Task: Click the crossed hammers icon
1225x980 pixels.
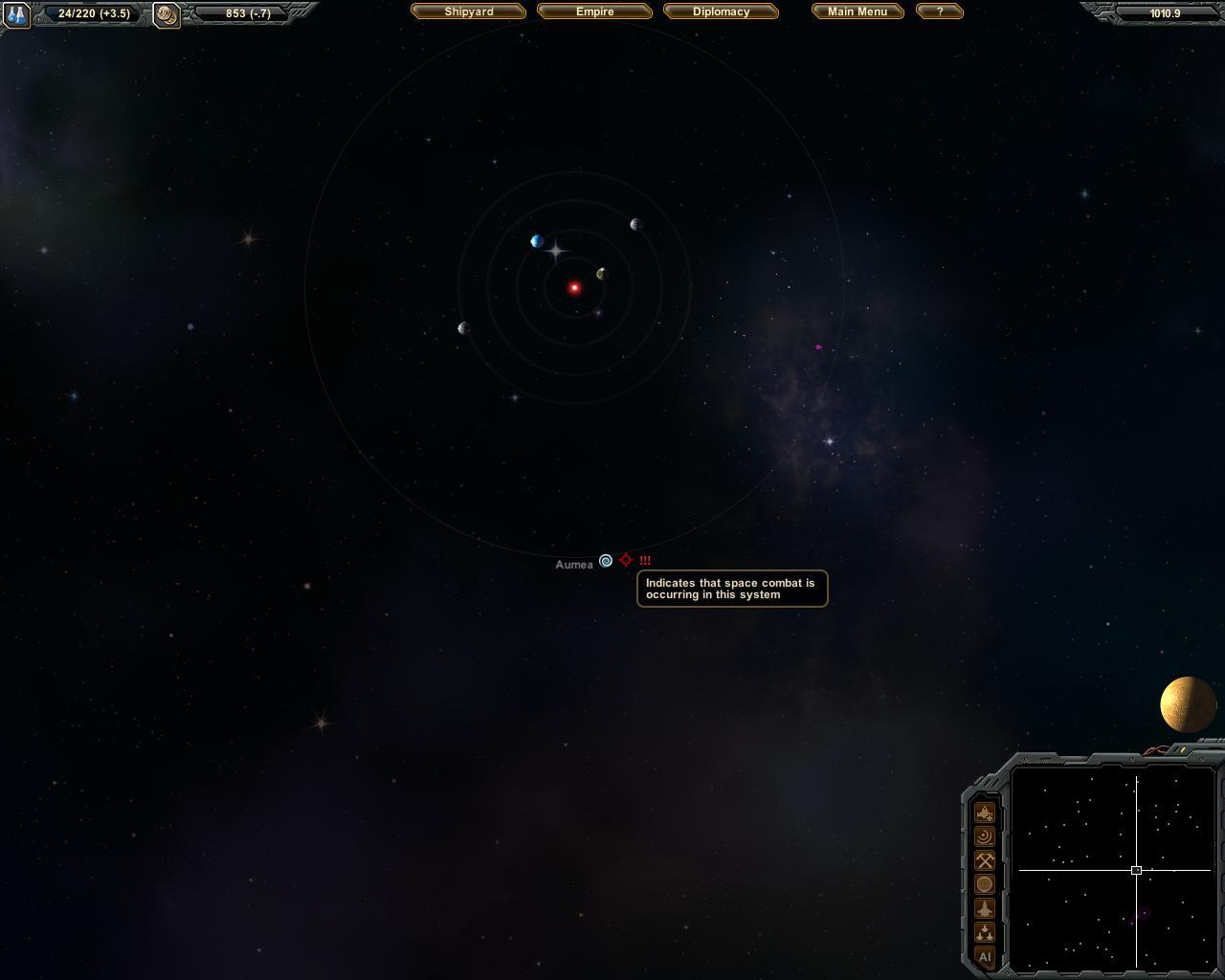Action: tap(985, 860)
